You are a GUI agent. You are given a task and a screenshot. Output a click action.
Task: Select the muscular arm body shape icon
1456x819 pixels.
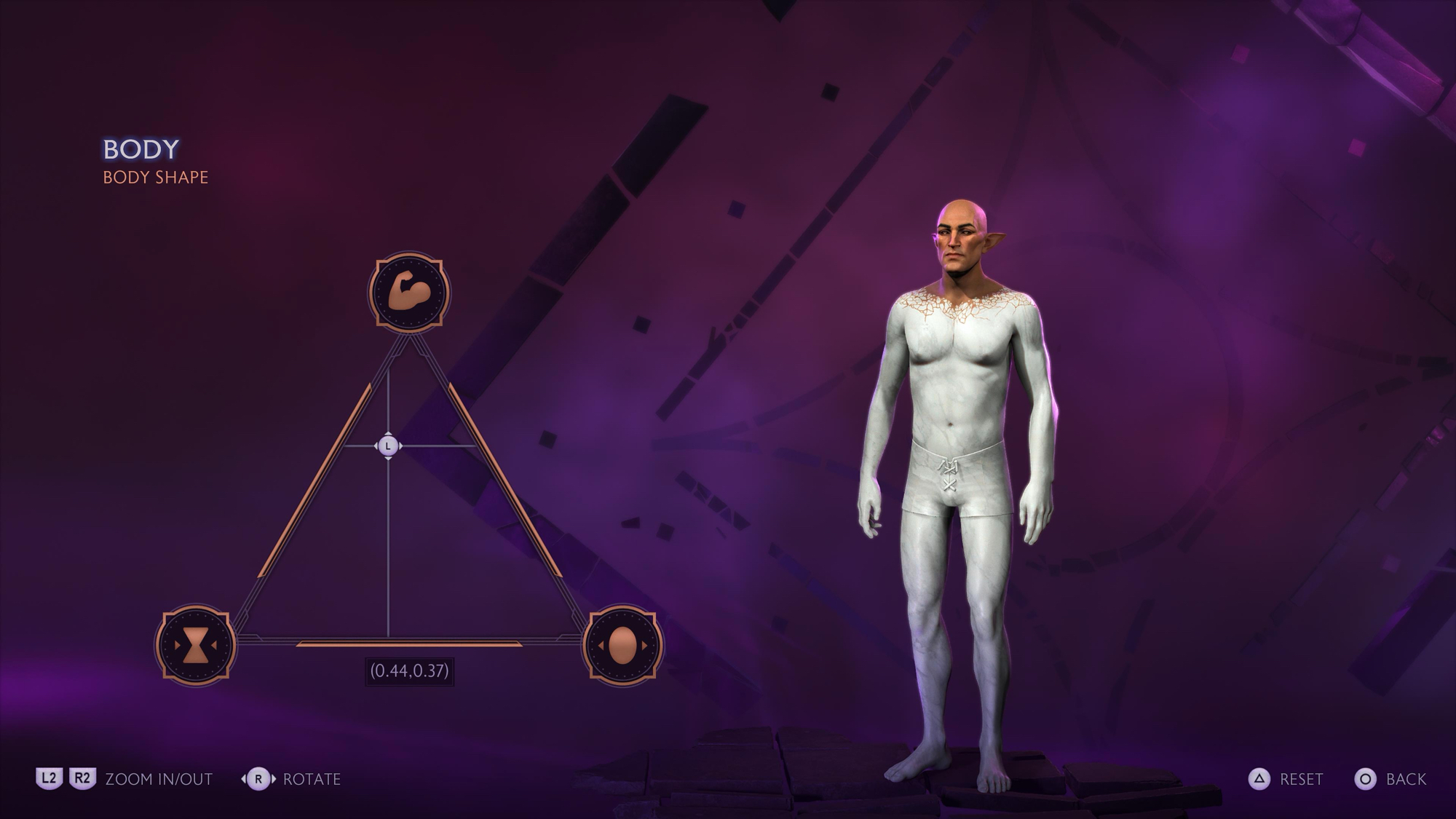pos(409,293)
